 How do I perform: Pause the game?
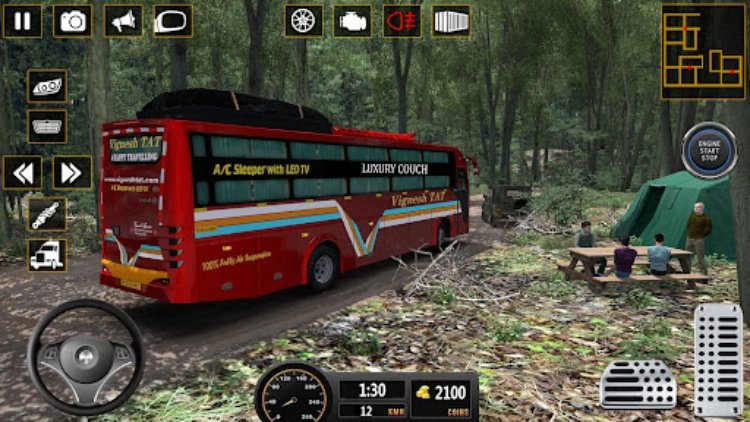pos(22,21)
